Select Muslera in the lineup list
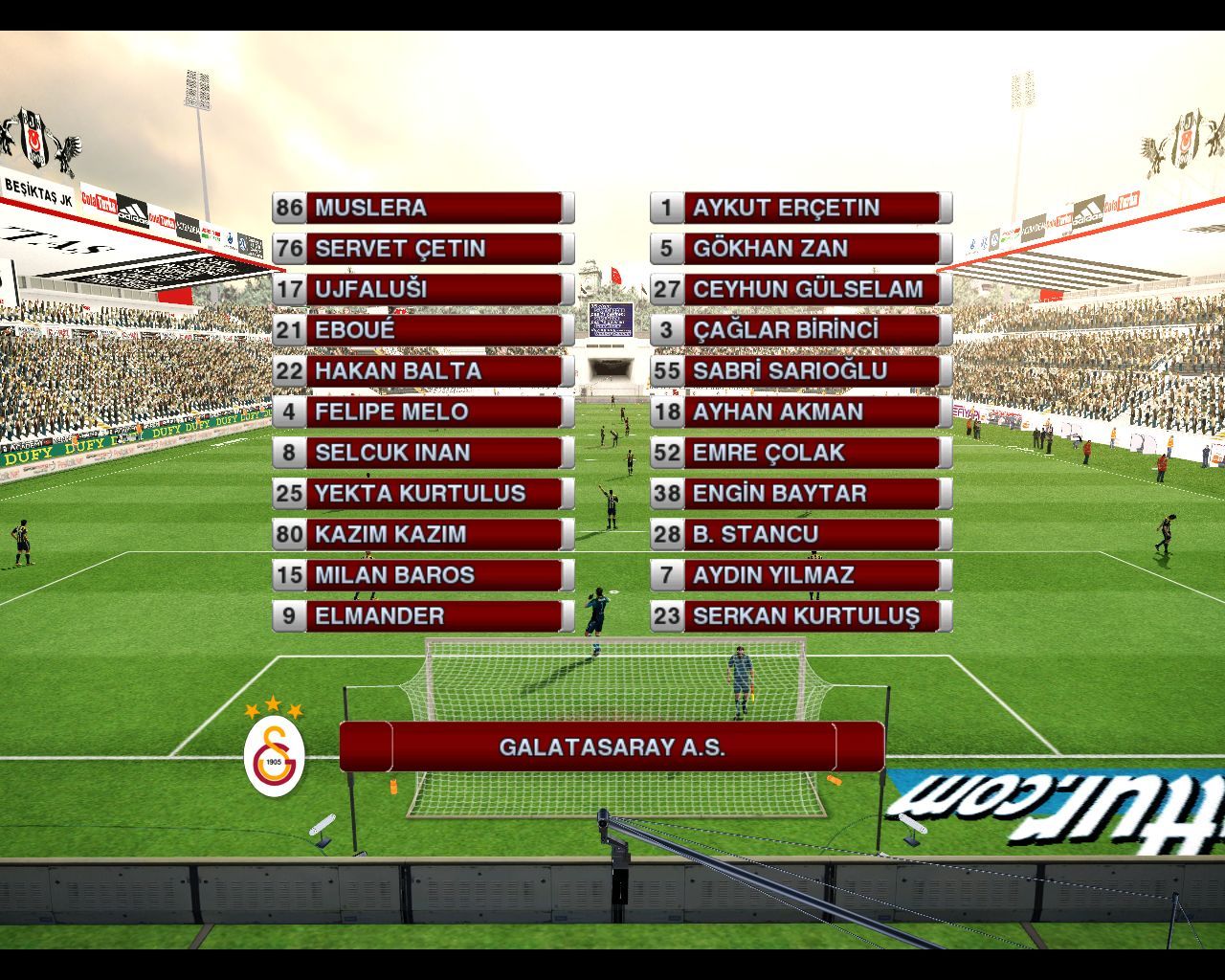This screenshot has width=1225, height=980. tap(422, 208)
